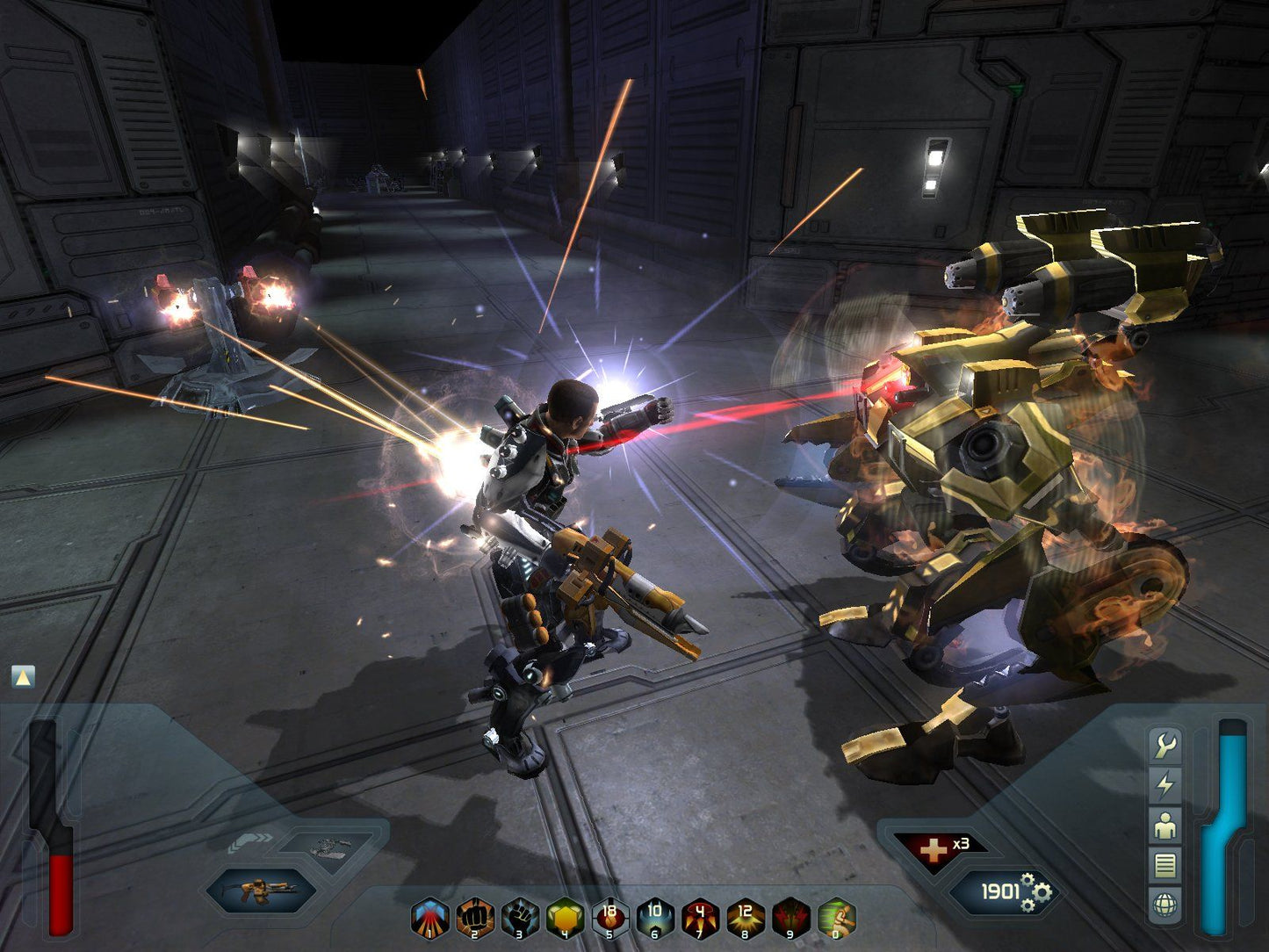
Task: Click the yellow triangle expander at screen left
Action: pyautogui.click(x=20, y=675)
